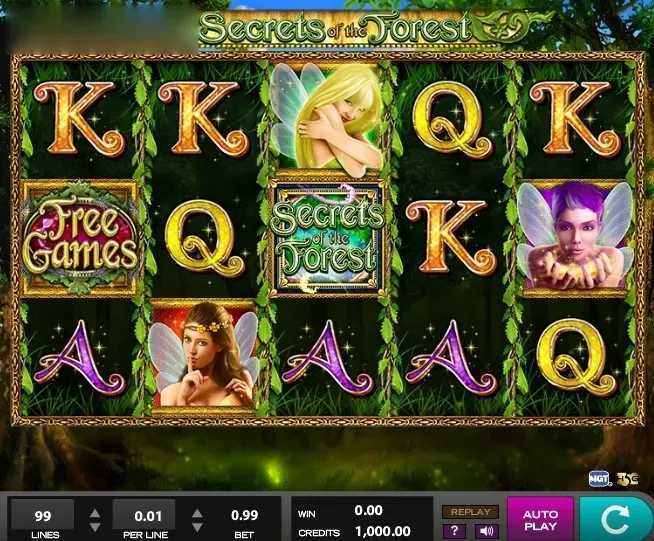Lower the per line bet amount
Image resolution: width=654 pixels, height=541 pixels.
pyautogui.click(x=197, y=527)
